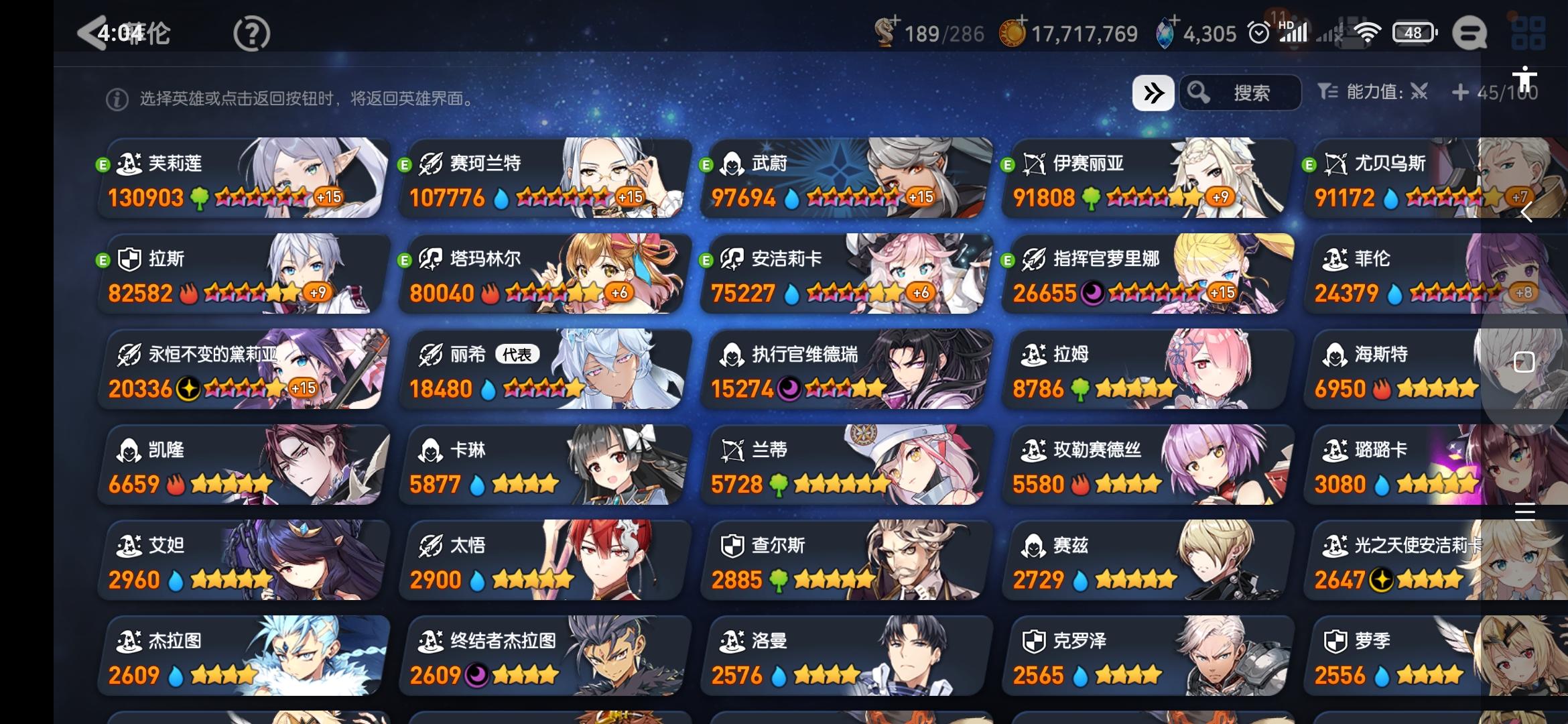The image size is (1568, 724).
Task: Tap the small square control on the right edge
Action: [1526, 361]
